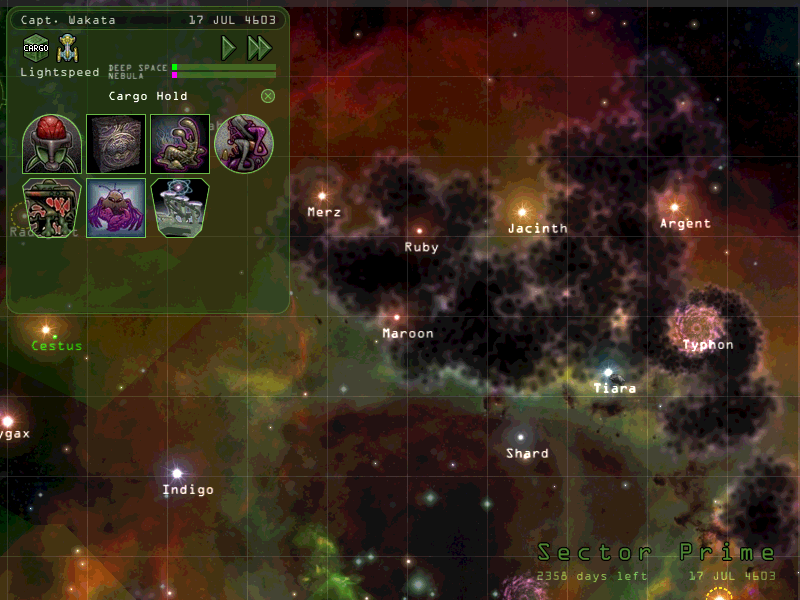Select the Jacinth star on the map
Viewport: 800px width, 600px height.
coord(521,212)
